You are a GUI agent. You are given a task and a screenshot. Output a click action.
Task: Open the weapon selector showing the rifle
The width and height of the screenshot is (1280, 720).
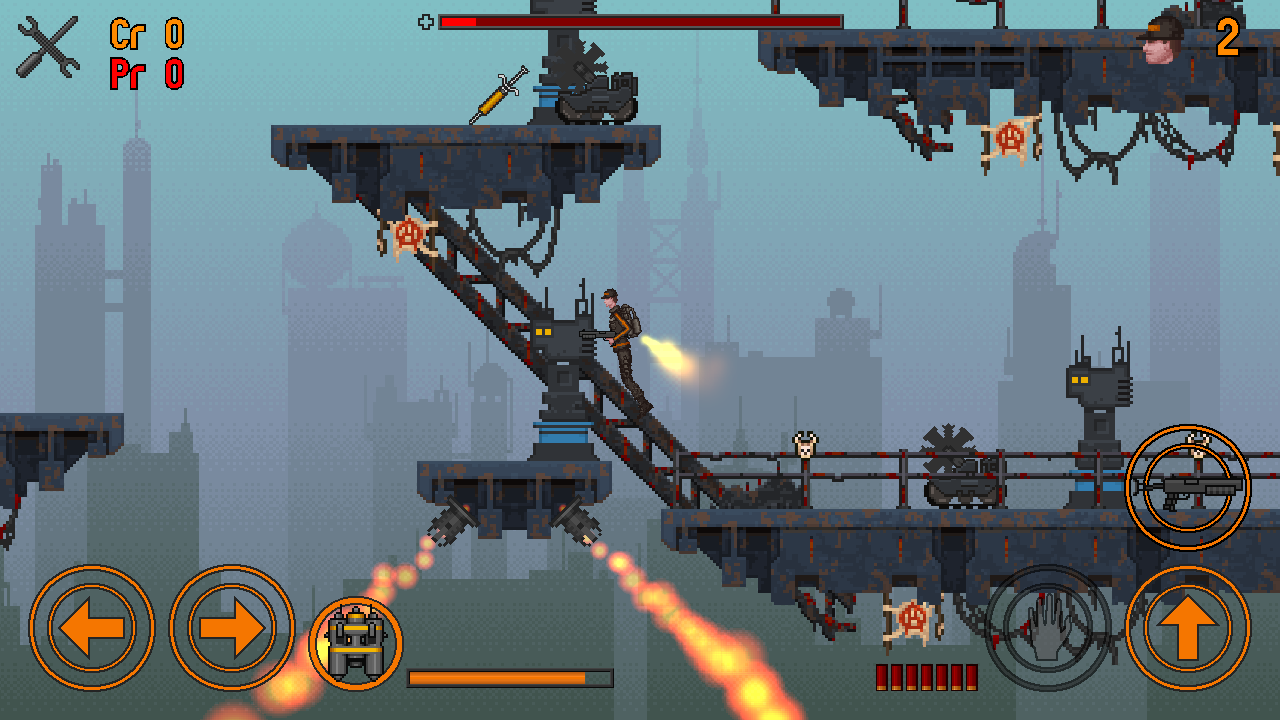1189,488
